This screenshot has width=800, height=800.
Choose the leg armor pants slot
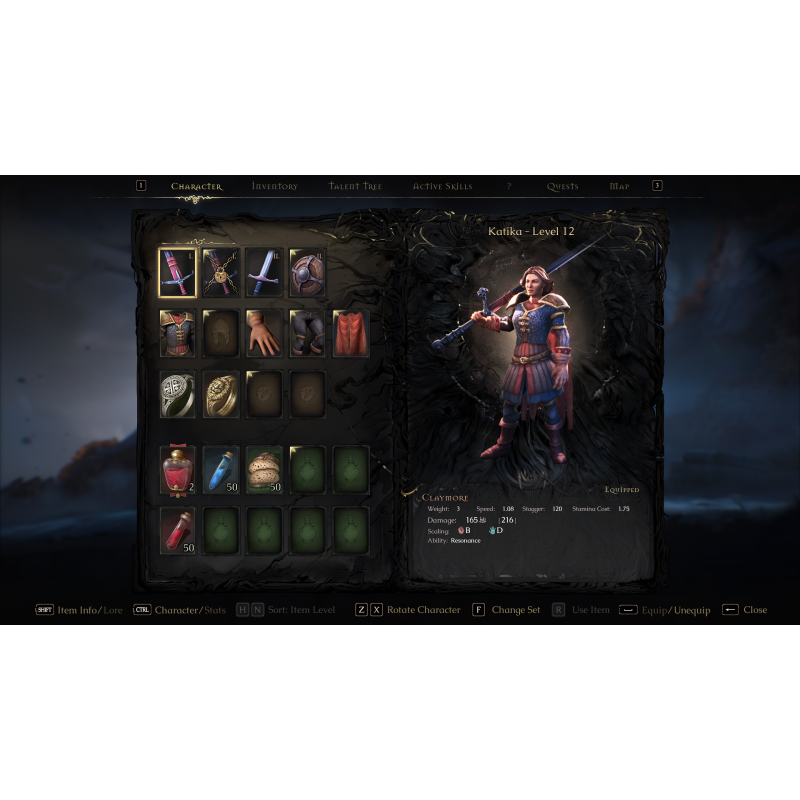pyautogui.click(x=308, y=334)
